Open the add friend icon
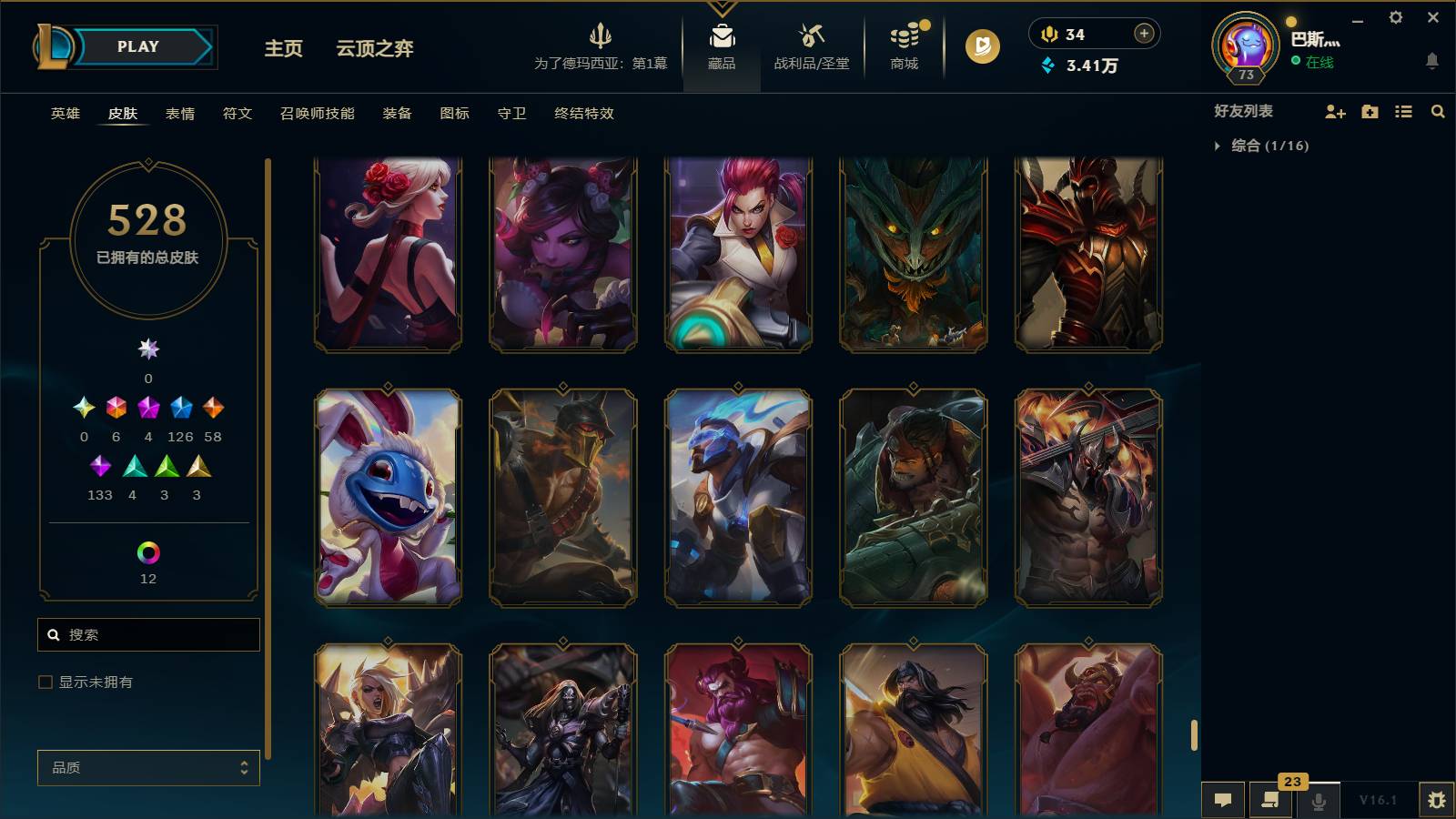 pos(1335,112)
